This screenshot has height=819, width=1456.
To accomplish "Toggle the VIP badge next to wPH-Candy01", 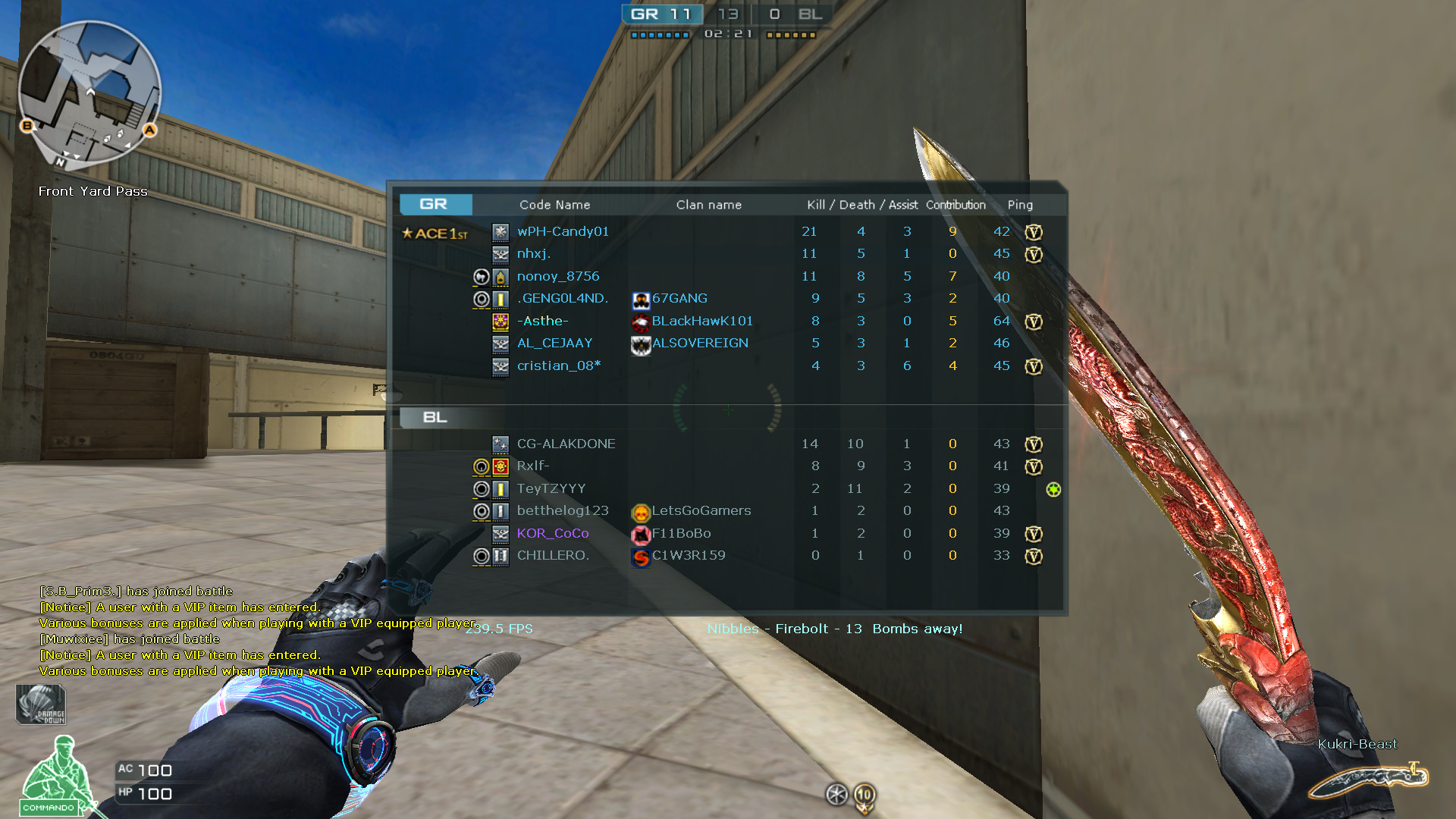I will click(x=1034, y=233).
